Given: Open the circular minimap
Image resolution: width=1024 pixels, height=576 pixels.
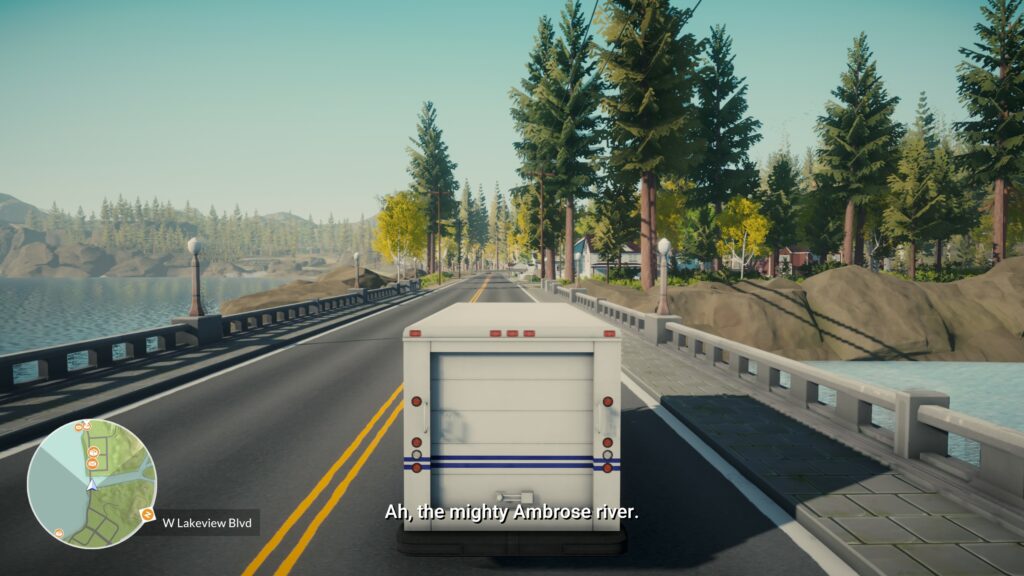Looking at the screenshot, I should pyautogui.click(x=91, y=483).
